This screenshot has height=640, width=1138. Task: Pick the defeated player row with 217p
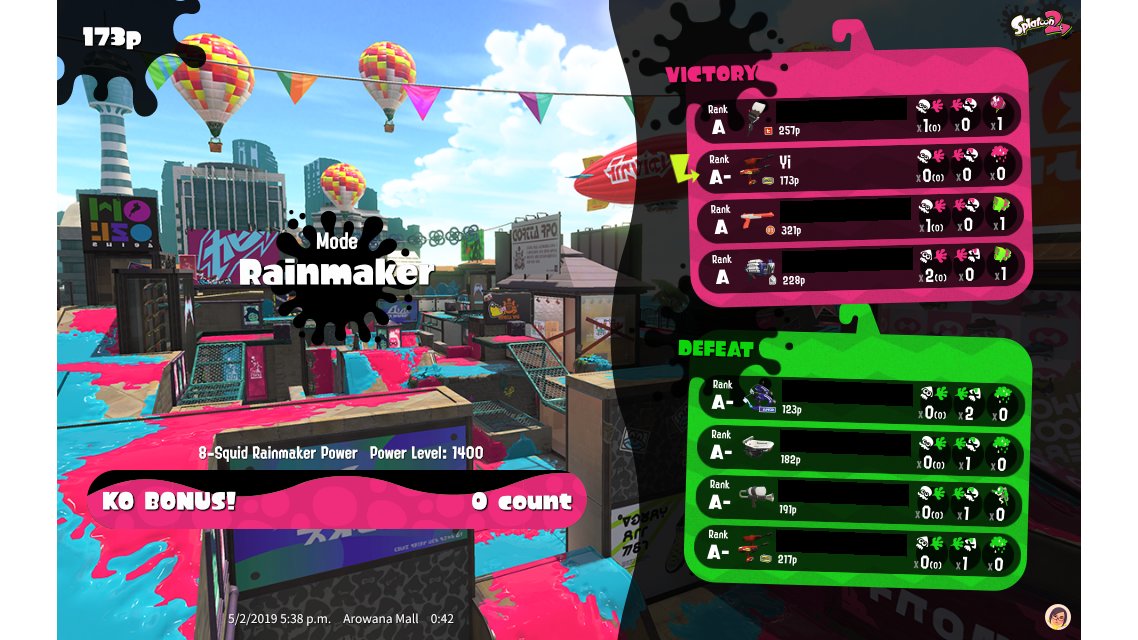(x=860, y=550)
